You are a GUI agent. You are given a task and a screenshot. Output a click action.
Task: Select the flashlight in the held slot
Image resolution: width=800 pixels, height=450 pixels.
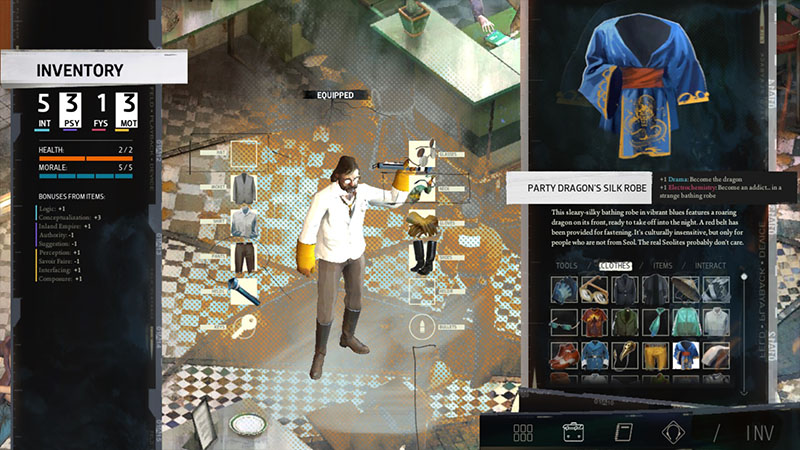coord(246,292)
